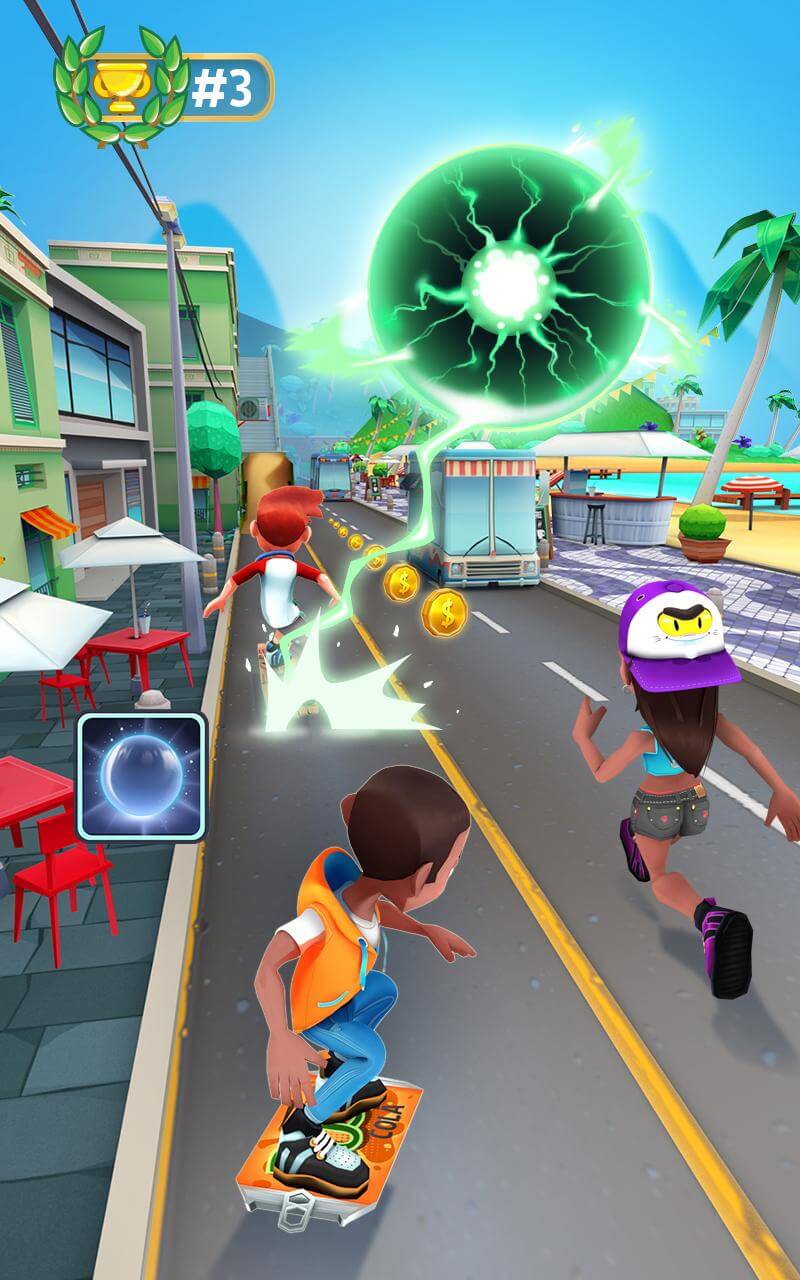The width and height of the screenshot is (800, 1280).
Task: Activate the energy orb power-up icon
Action: [x=141, y=777]
